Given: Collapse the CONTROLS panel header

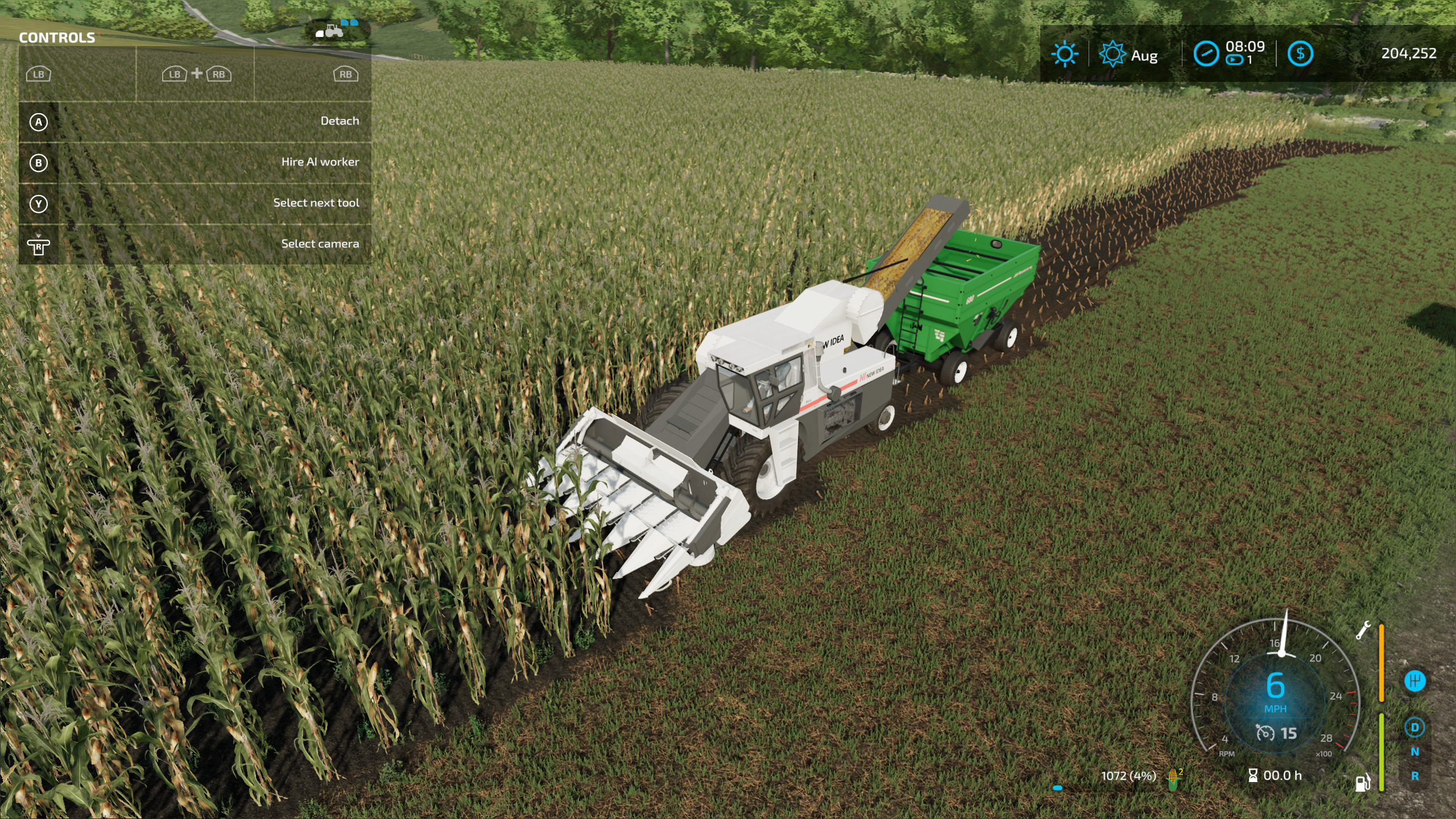Looking at the screenshot, I should [x=57, y=38].
